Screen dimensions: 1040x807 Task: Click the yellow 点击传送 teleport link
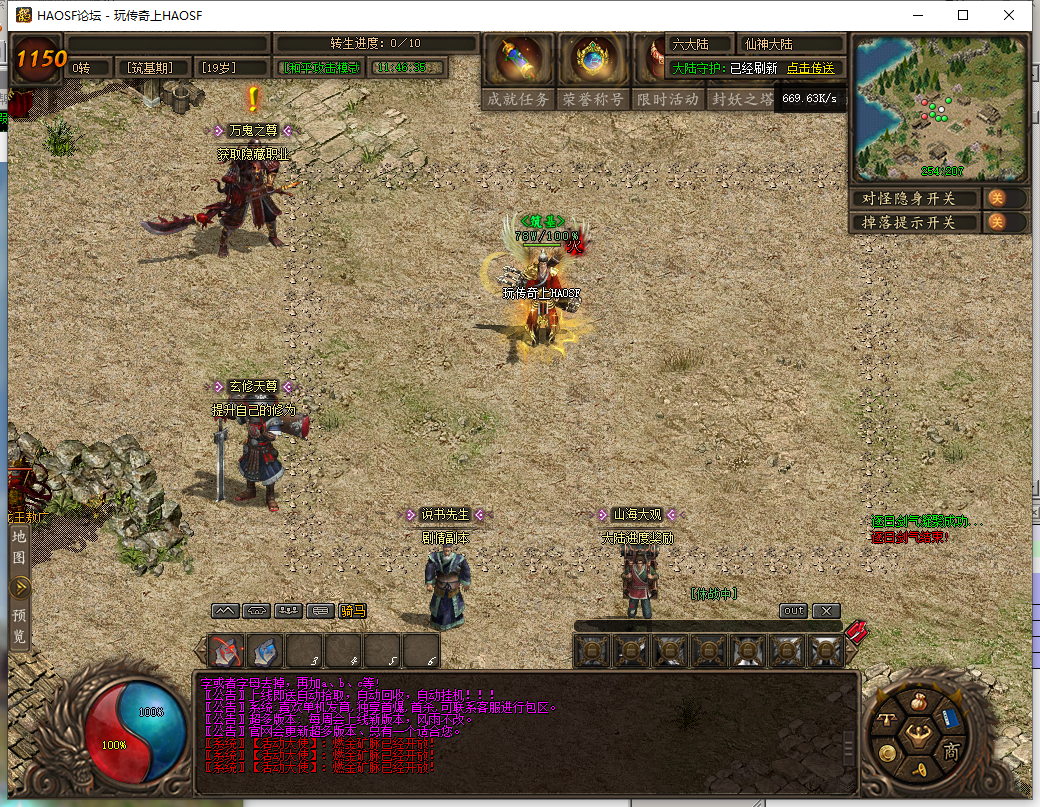[x=810, y=68]
